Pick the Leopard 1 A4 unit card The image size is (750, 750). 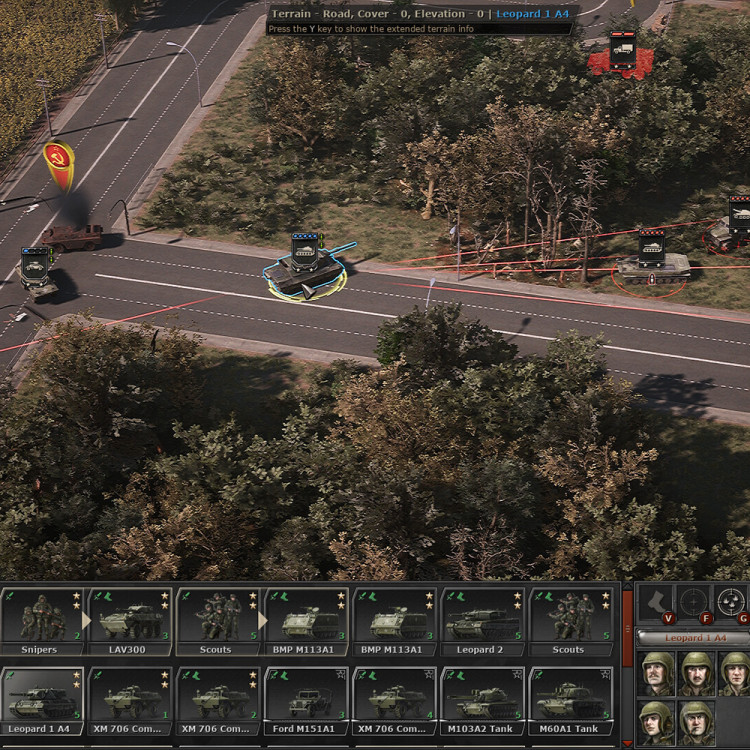click(x=42, y=700)
